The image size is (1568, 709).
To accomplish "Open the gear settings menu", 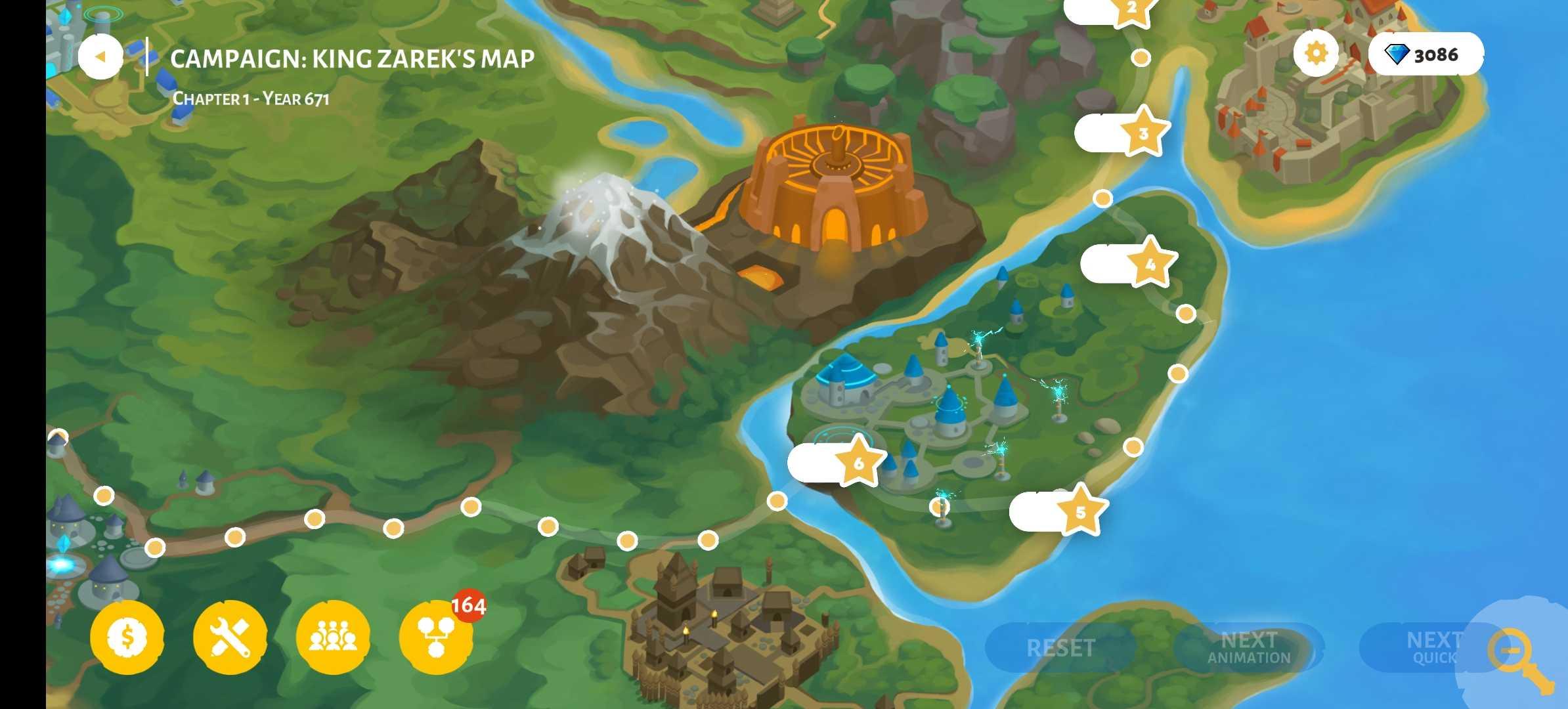I will click(1316, 53).
